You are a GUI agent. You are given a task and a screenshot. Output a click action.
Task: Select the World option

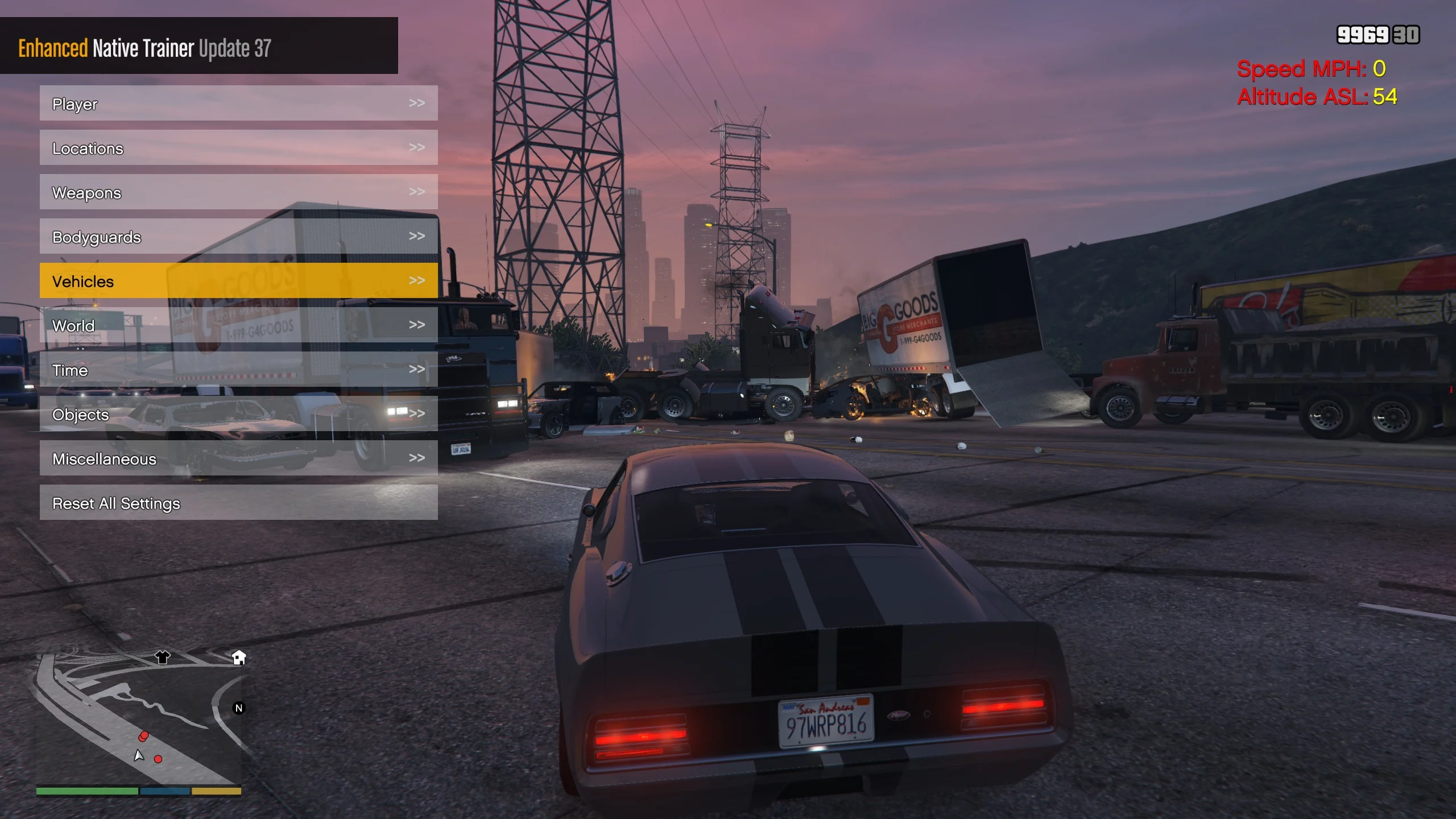238,325
